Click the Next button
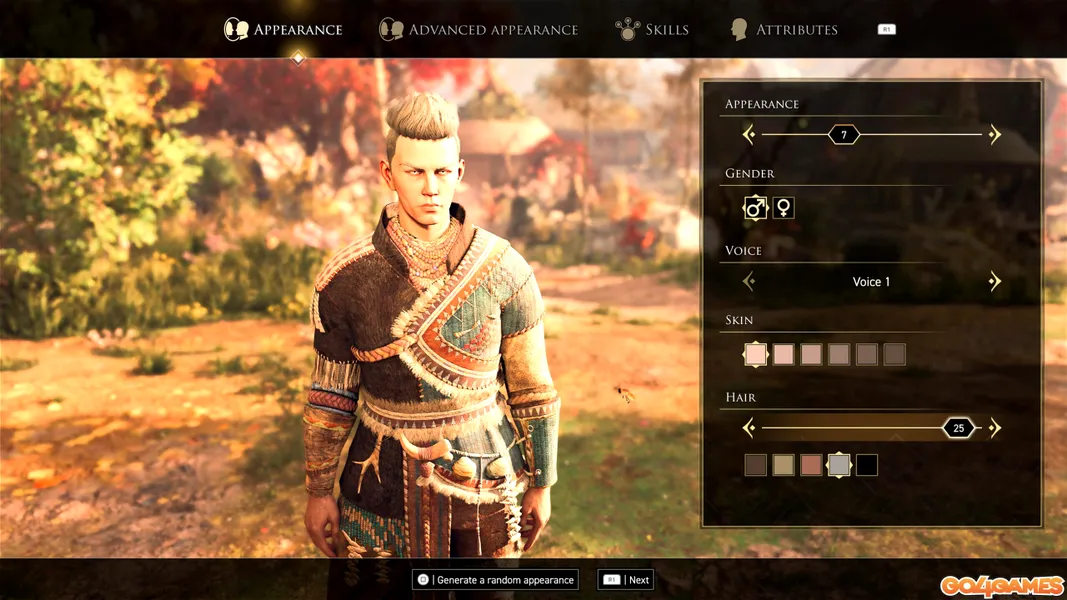The width and height of the screenshot is (1067, 600). (626, 580)
